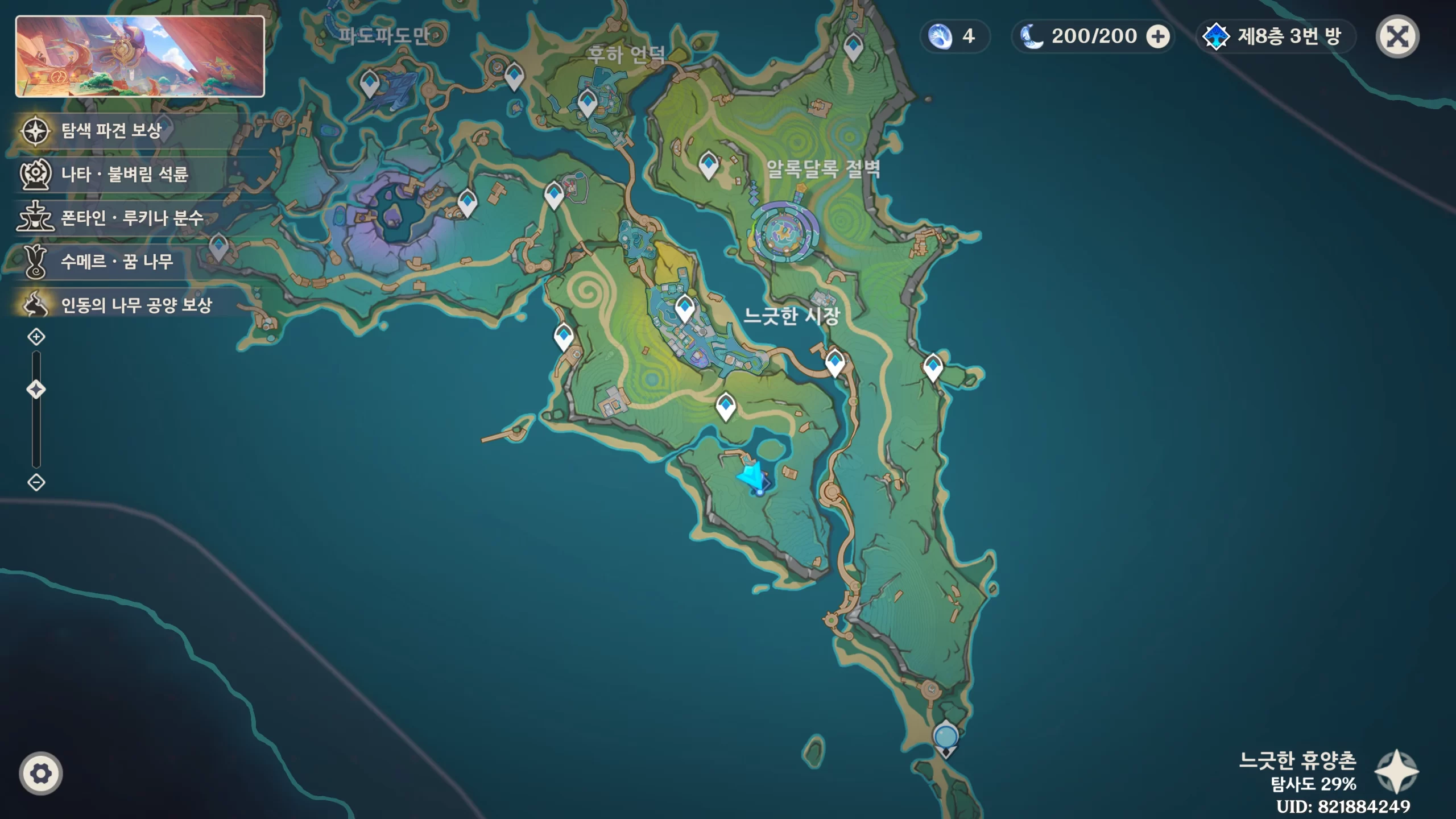This screenshot has height=819, width=1456.
Task: Zoom in with the plus diamond button
Action: pyautogui.click(x=36, y=337)
